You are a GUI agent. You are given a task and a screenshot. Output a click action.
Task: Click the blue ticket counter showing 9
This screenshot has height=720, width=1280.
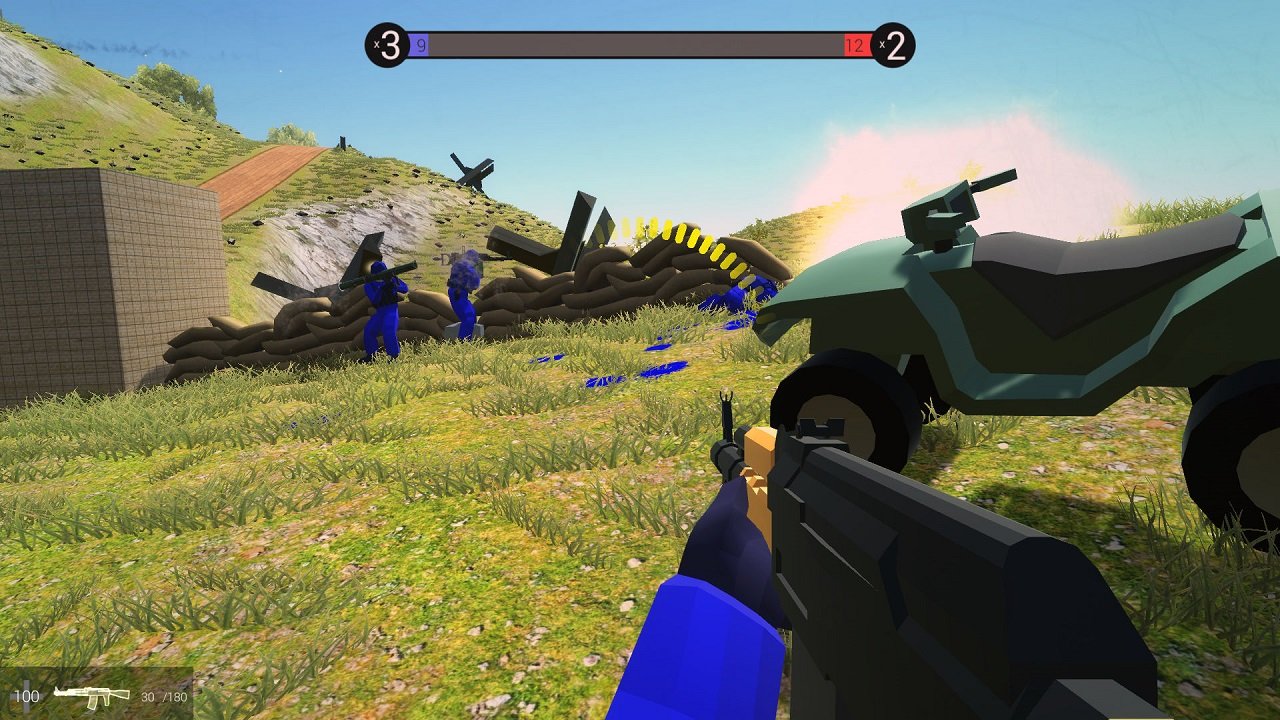422,45
